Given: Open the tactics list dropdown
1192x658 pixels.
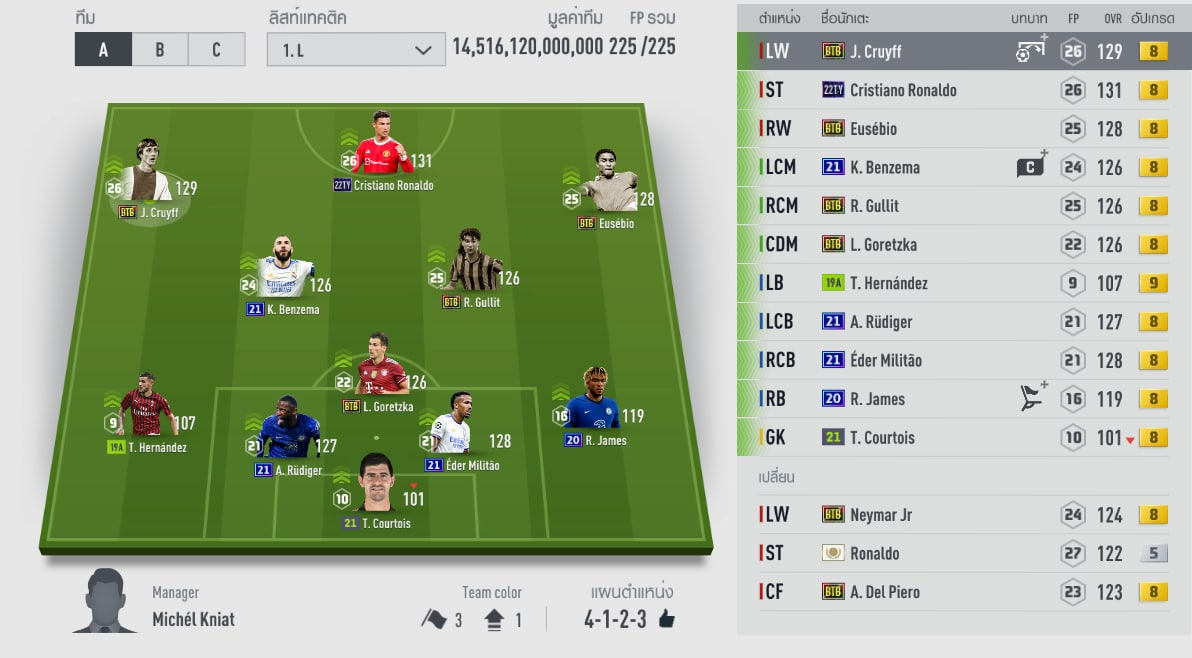Looking at the screenshot, I should coord(355,50).
